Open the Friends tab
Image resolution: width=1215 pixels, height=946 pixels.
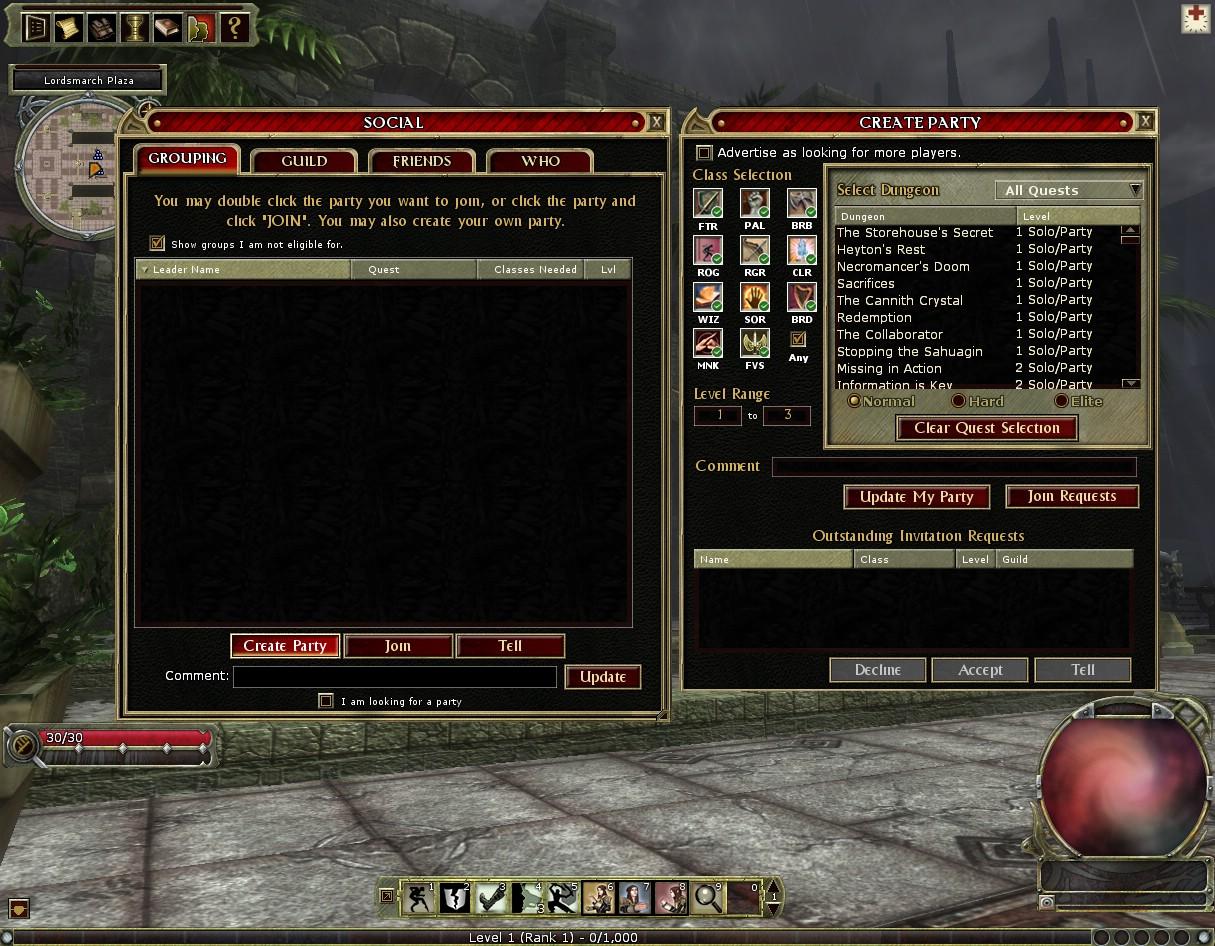click(x=421, y=161)
